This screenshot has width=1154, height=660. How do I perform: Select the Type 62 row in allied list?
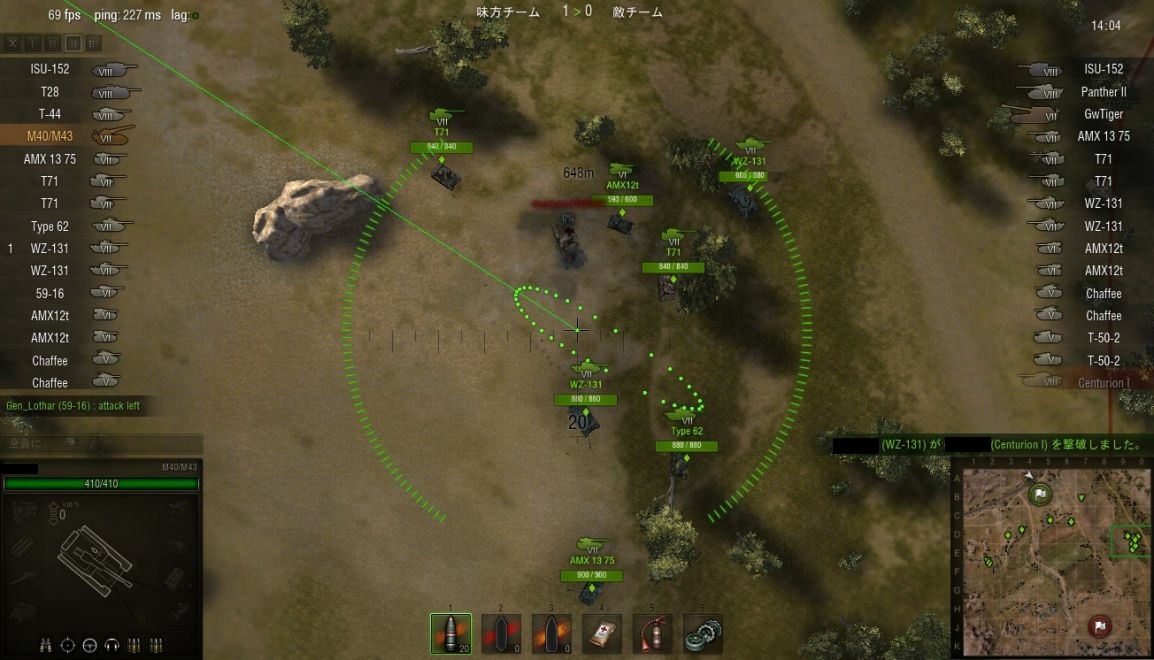[x=49, y=226]
